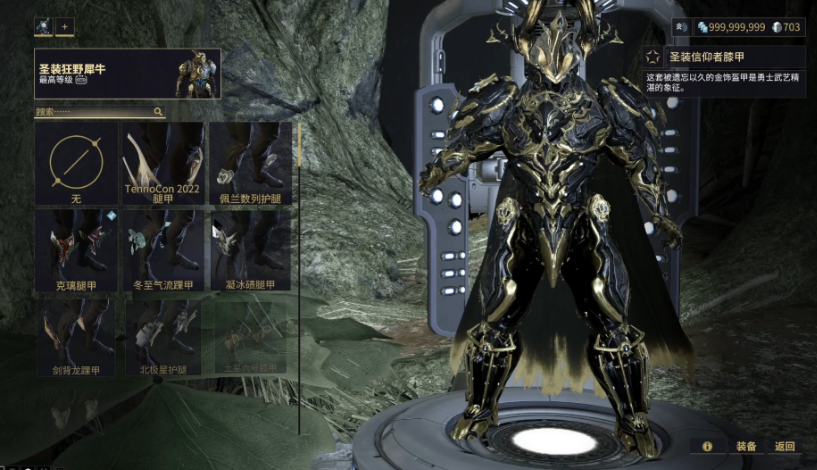
Task: Go back with the 返回 button
Action: (785, 446)
